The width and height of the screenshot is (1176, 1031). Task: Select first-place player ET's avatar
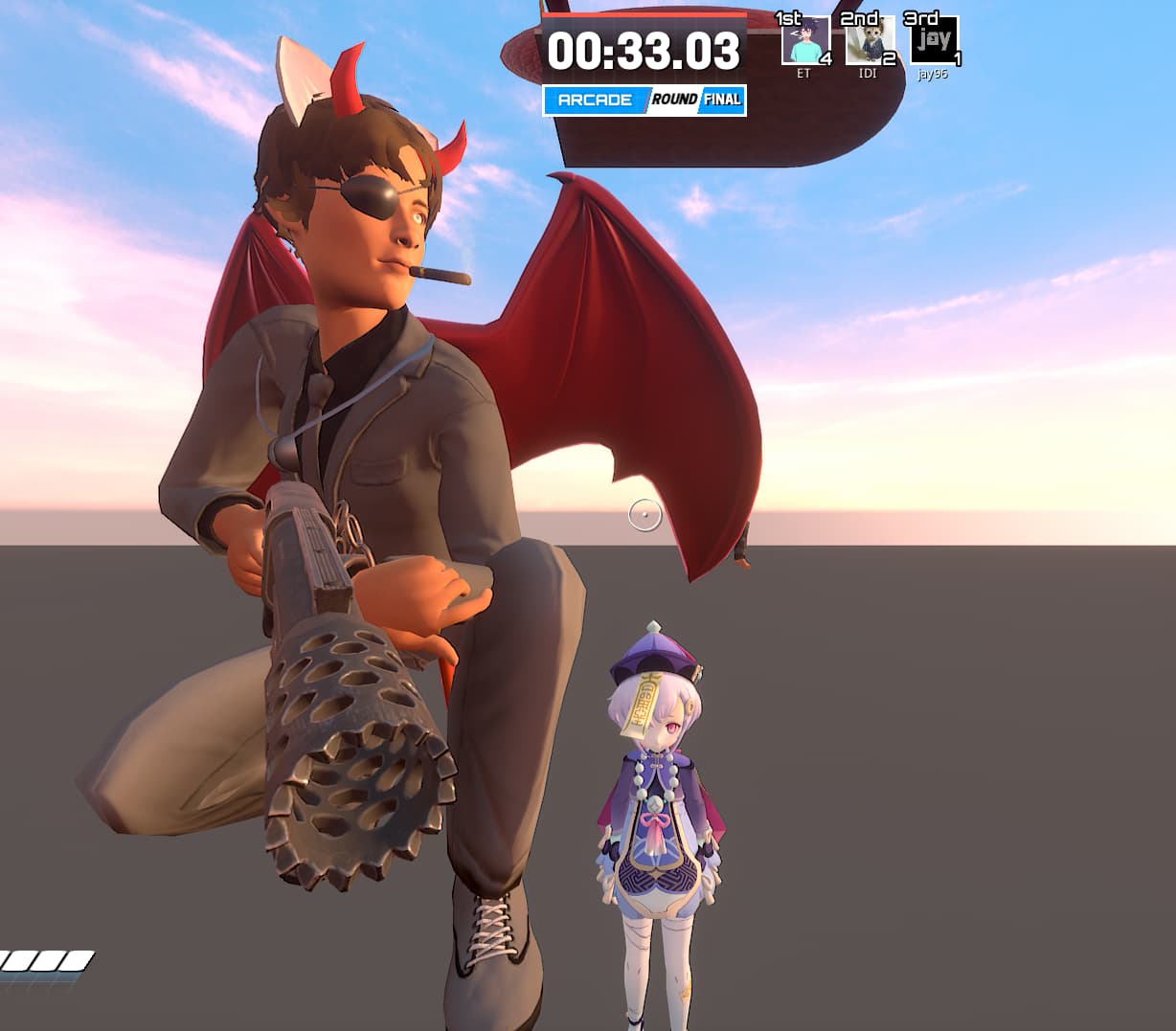point(804,42)
